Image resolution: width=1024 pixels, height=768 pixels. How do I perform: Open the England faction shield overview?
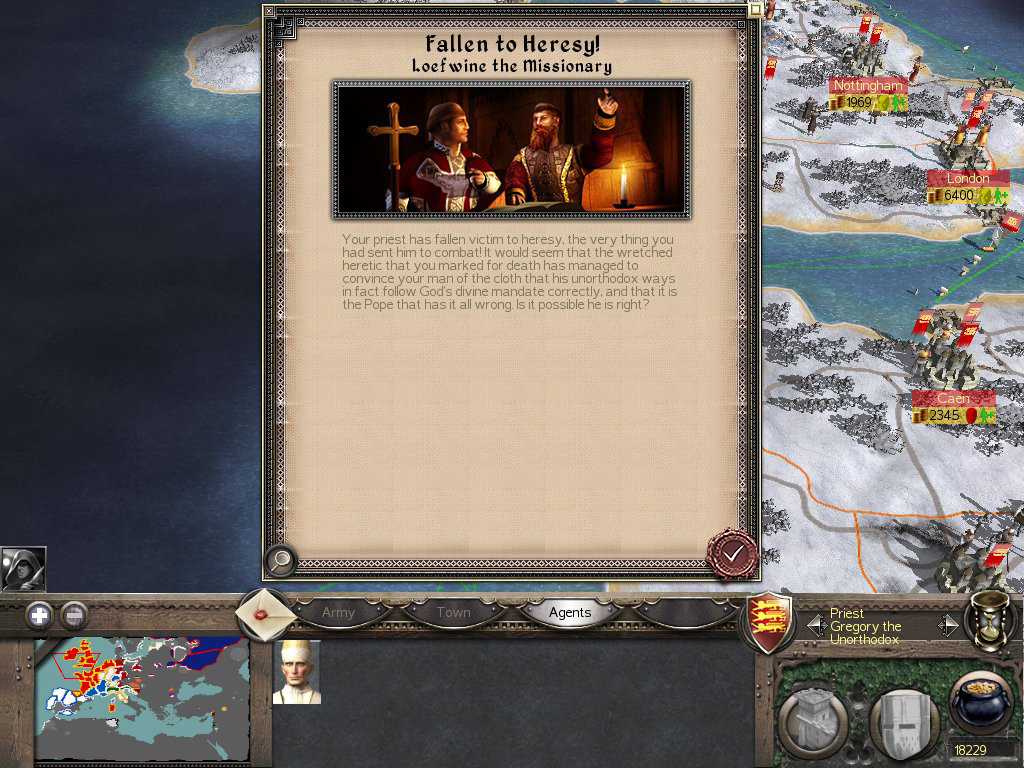[x=772, y=622]
